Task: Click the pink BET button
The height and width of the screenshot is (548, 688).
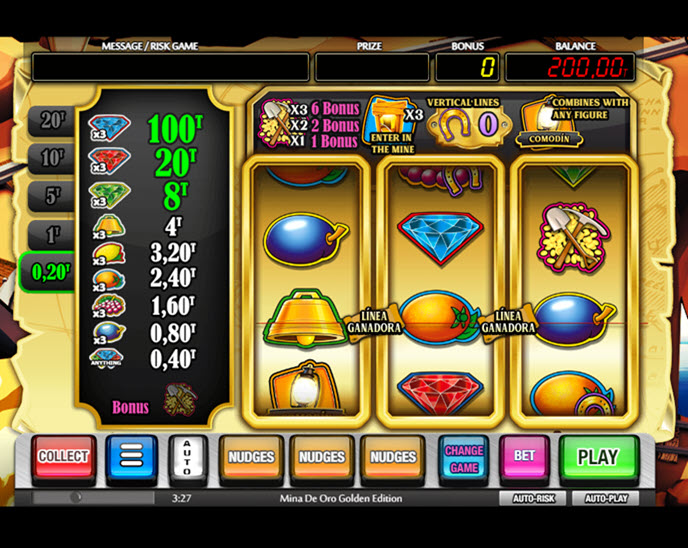Action: tap(524, 457)
